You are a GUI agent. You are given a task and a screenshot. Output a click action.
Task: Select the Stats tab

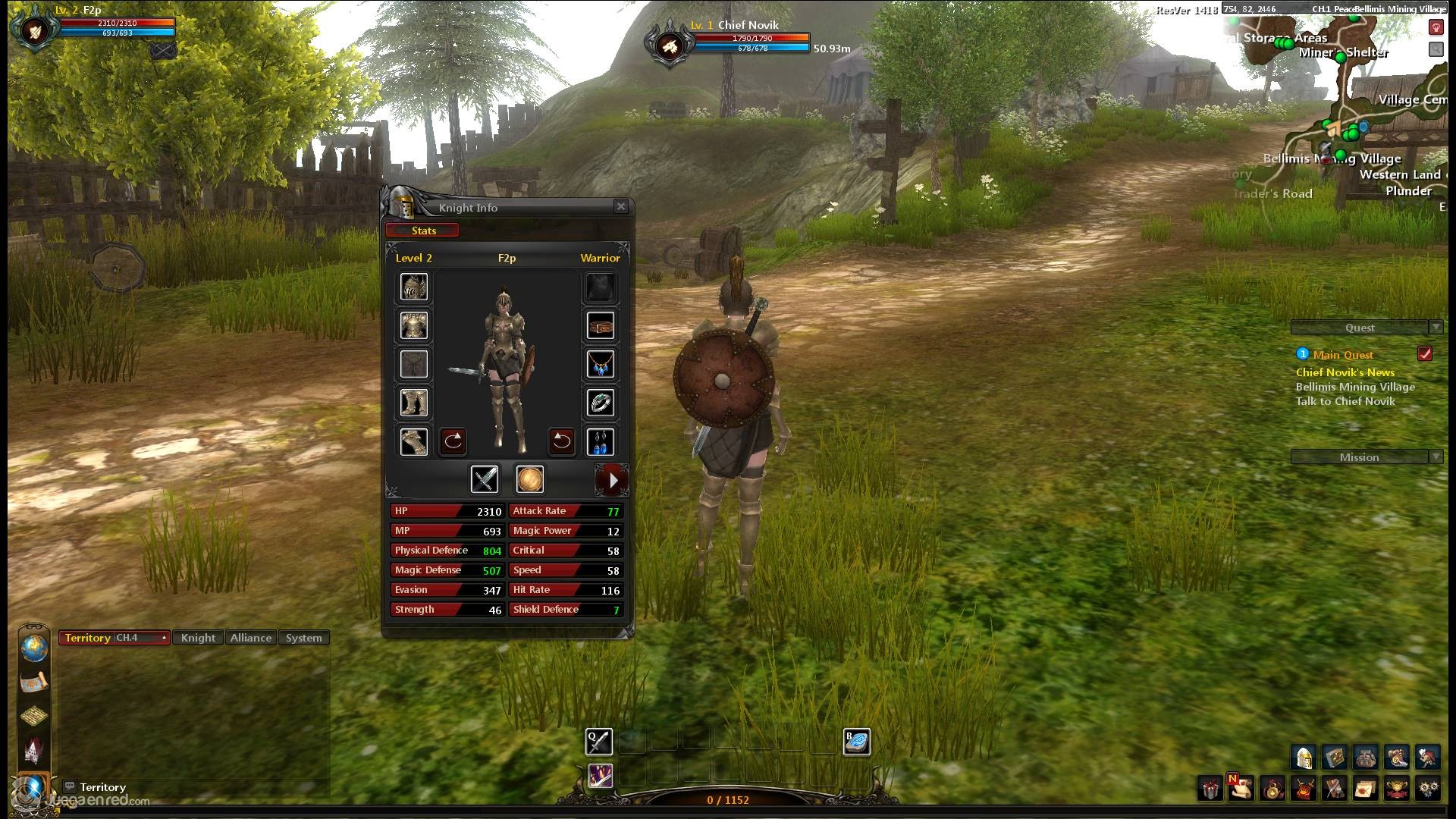point(423,231)
